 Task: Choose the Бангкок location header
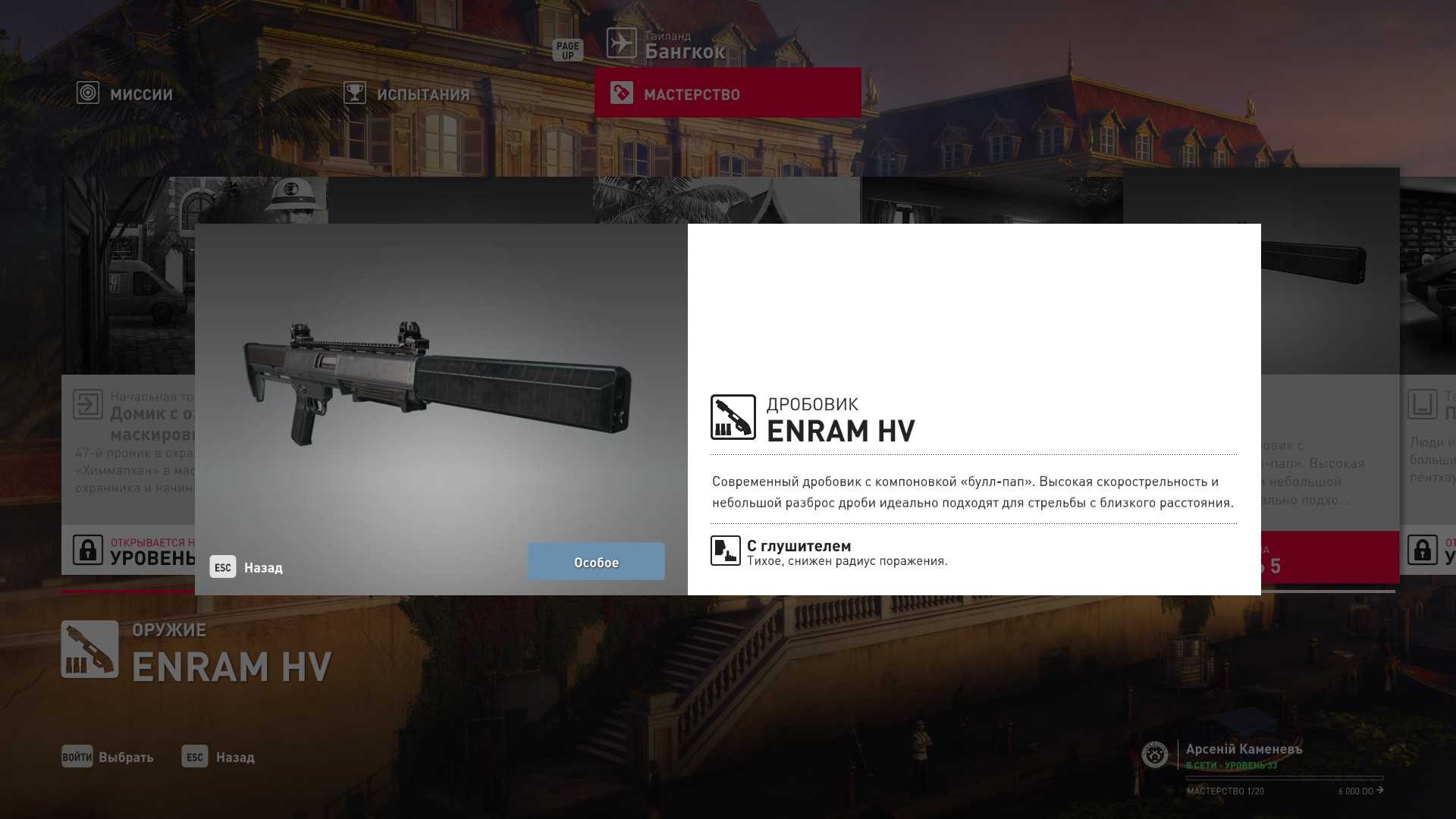point(667,45)
